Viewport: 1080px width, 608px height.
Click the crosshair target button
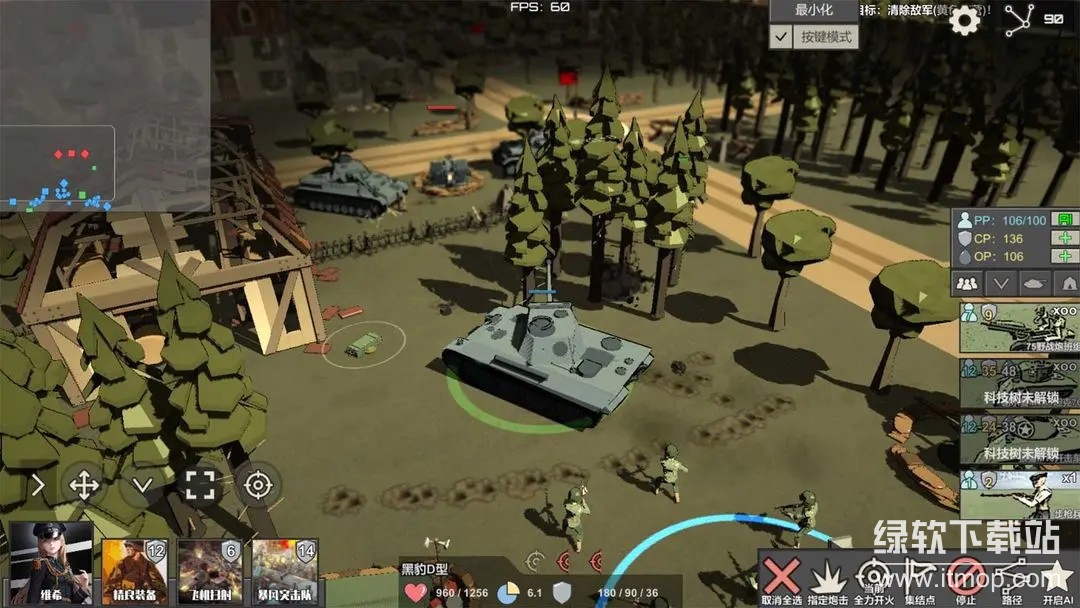point(258,486)
